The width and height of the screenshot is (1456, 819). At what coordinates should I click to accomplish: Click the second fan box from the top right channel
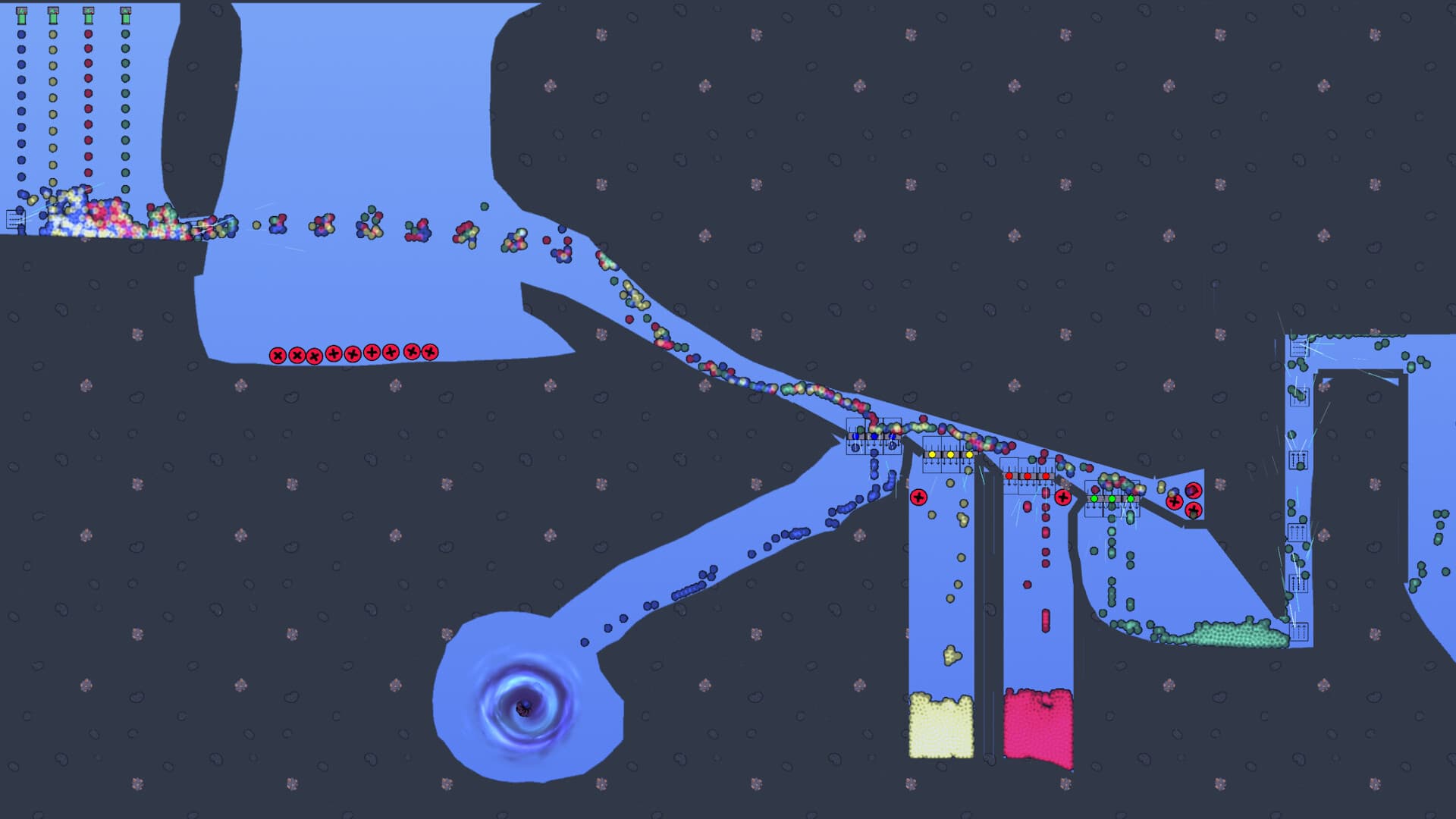pyautogui.click(x=1301, y=399)
